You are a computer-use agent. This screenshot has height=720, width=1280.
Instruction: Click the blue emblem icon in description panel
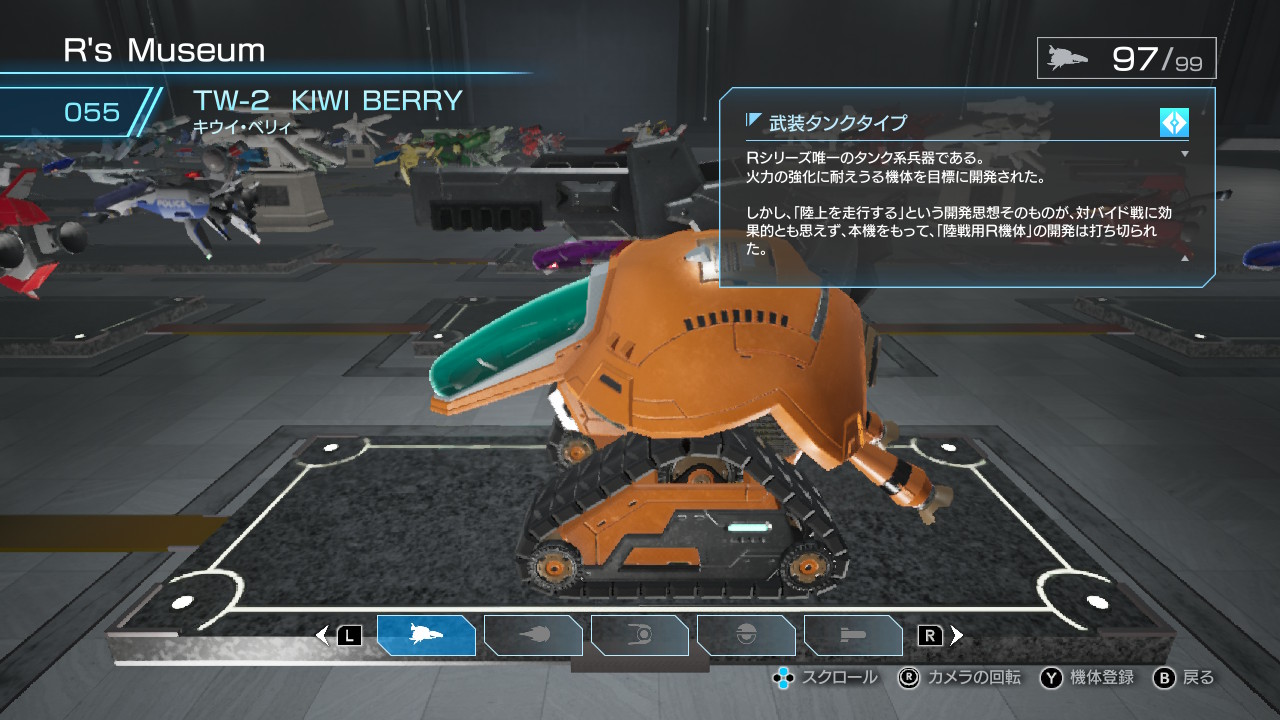(1174, 122)
